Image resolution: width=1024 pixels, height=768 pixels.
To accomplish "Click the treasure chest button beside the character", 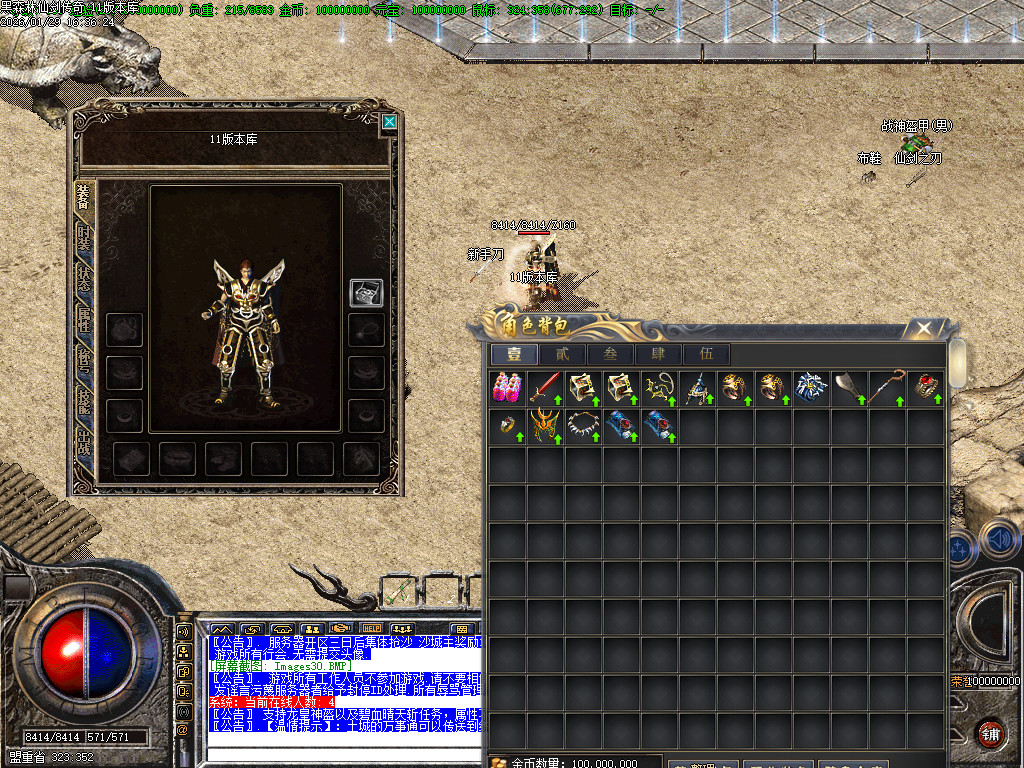I will point(365,293).
